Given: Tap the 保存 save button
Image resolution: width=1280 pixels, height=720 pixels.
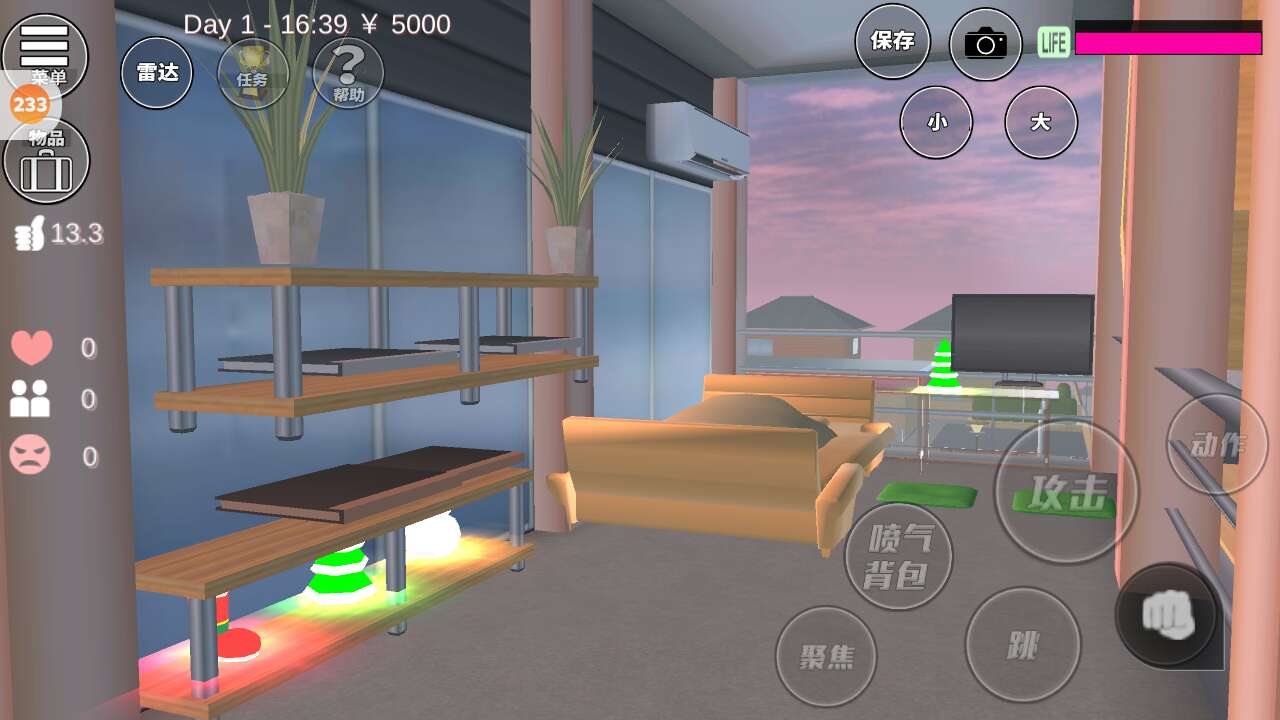Looking at the screenshot, I should [892, 42].
